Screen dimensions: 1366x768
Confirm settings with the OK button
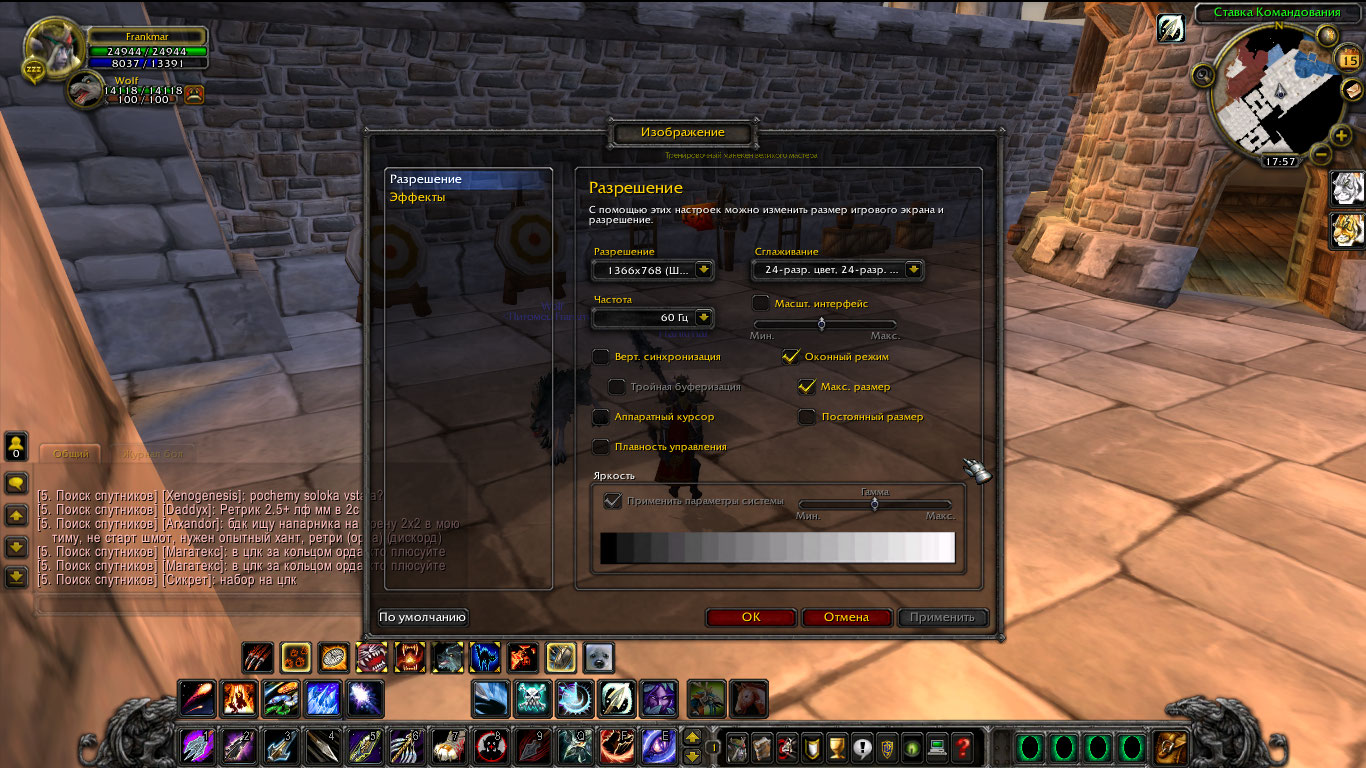pyautogui.click(x=751, y=617)
